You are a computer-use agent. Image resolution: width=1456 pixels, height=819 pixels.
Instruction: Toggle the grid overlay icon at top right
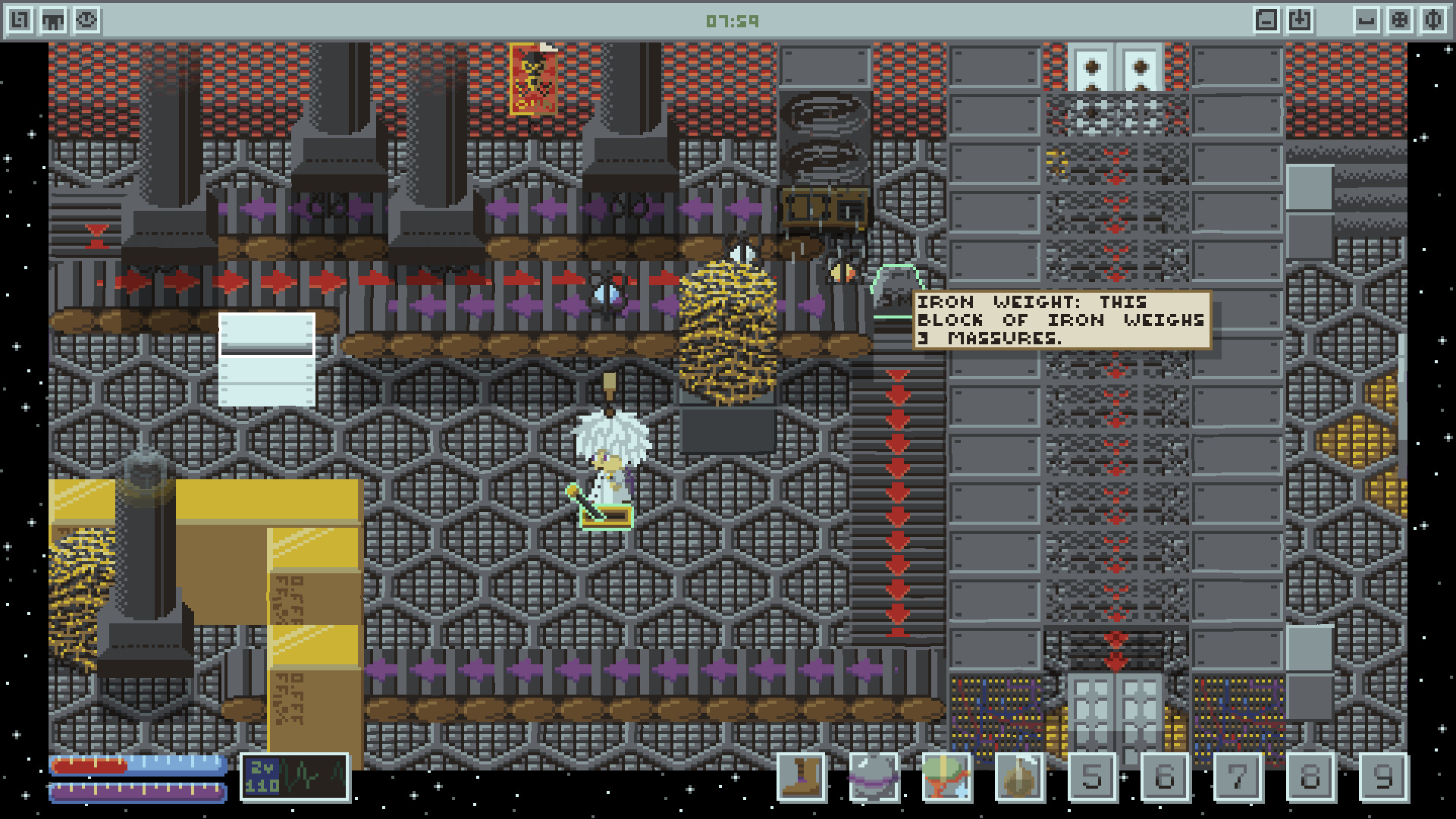(1400, 19)
